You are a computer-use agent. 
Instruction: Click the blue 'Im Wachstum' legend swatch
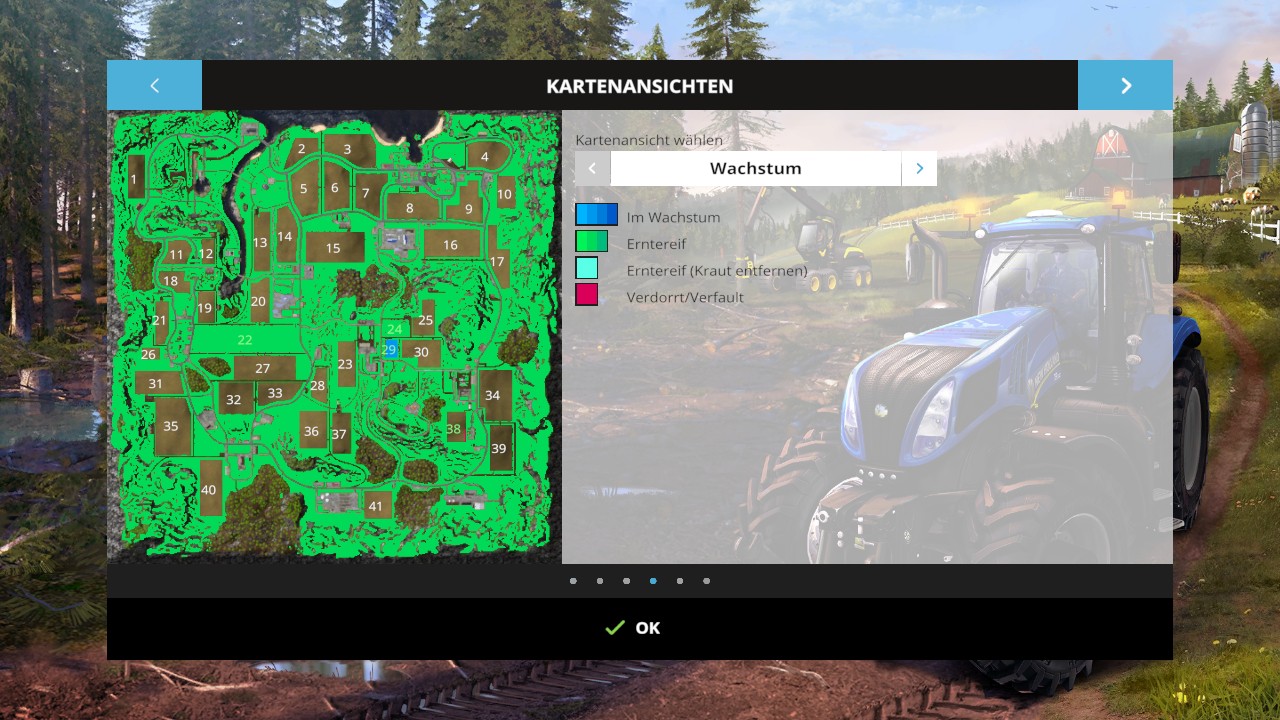[596, 215]
